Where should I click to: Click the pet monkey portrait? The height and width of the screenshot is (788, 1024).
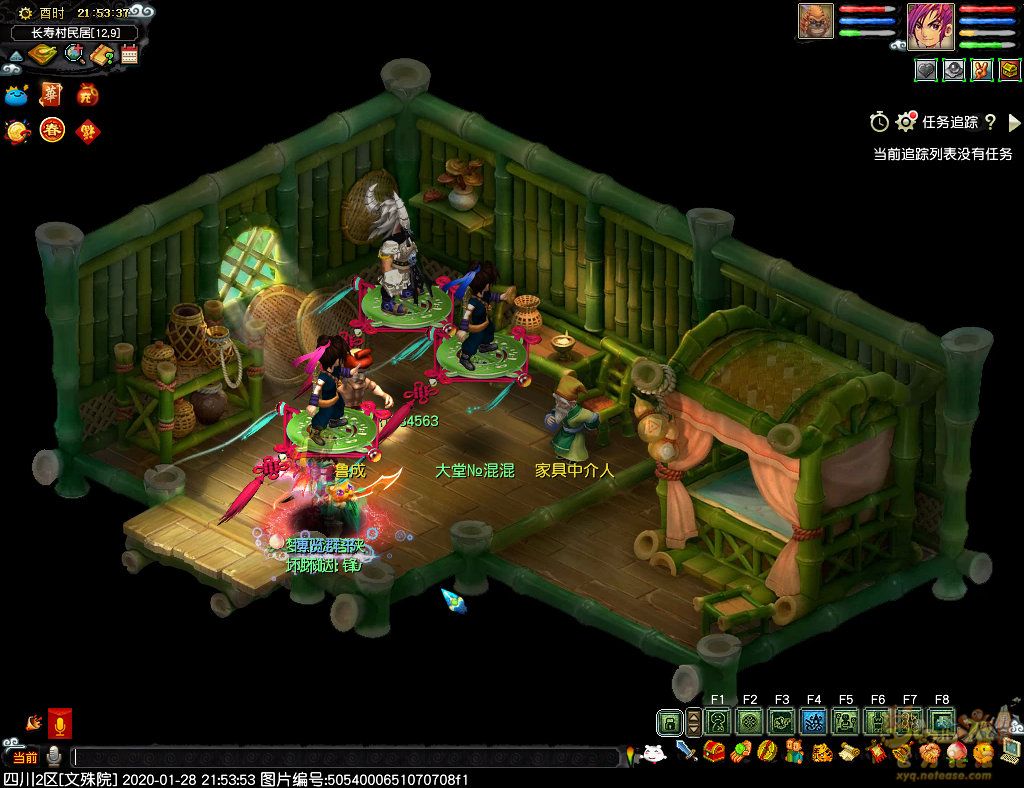[815, 21]
